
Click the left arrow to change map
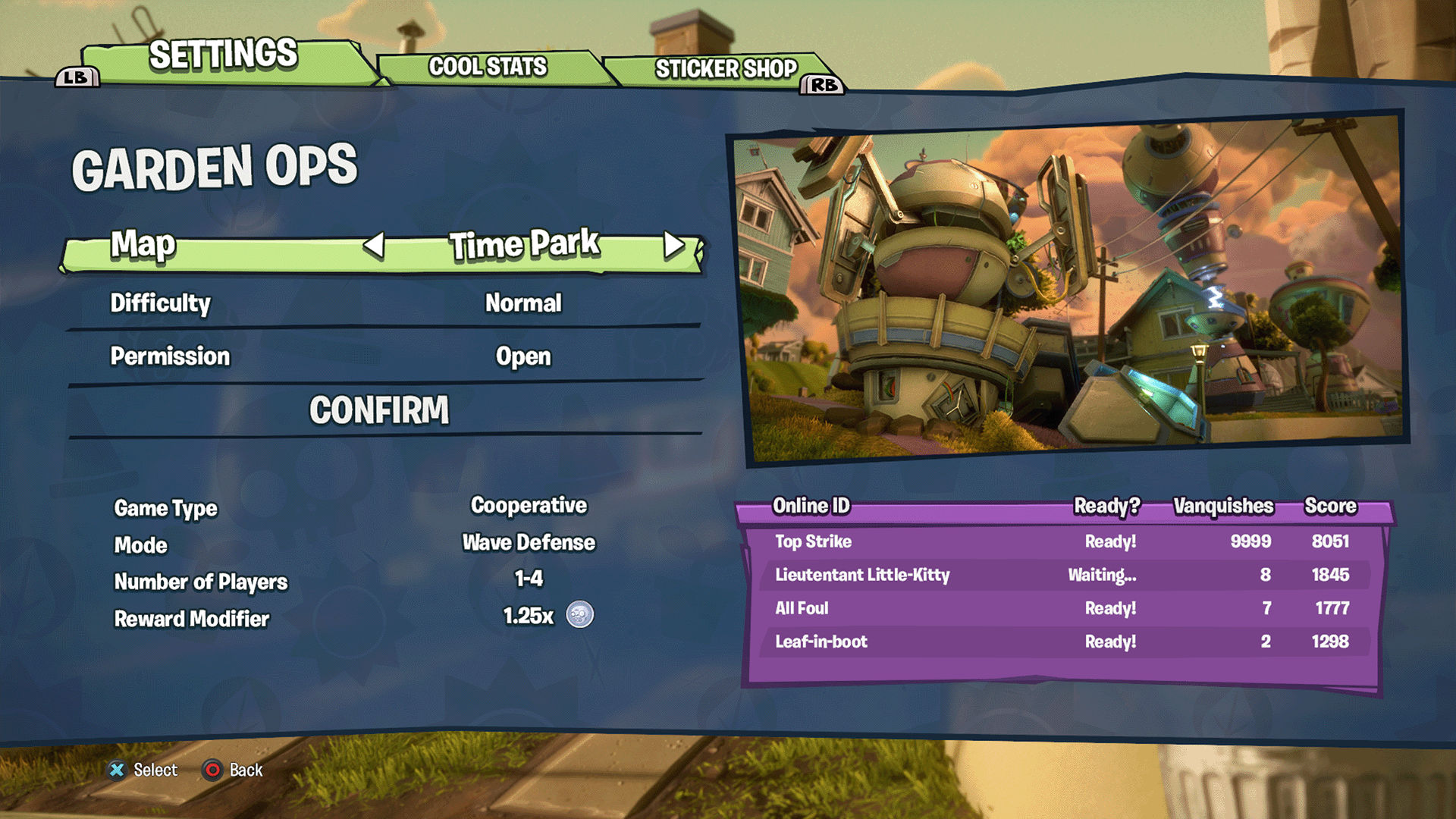[374, 245]
